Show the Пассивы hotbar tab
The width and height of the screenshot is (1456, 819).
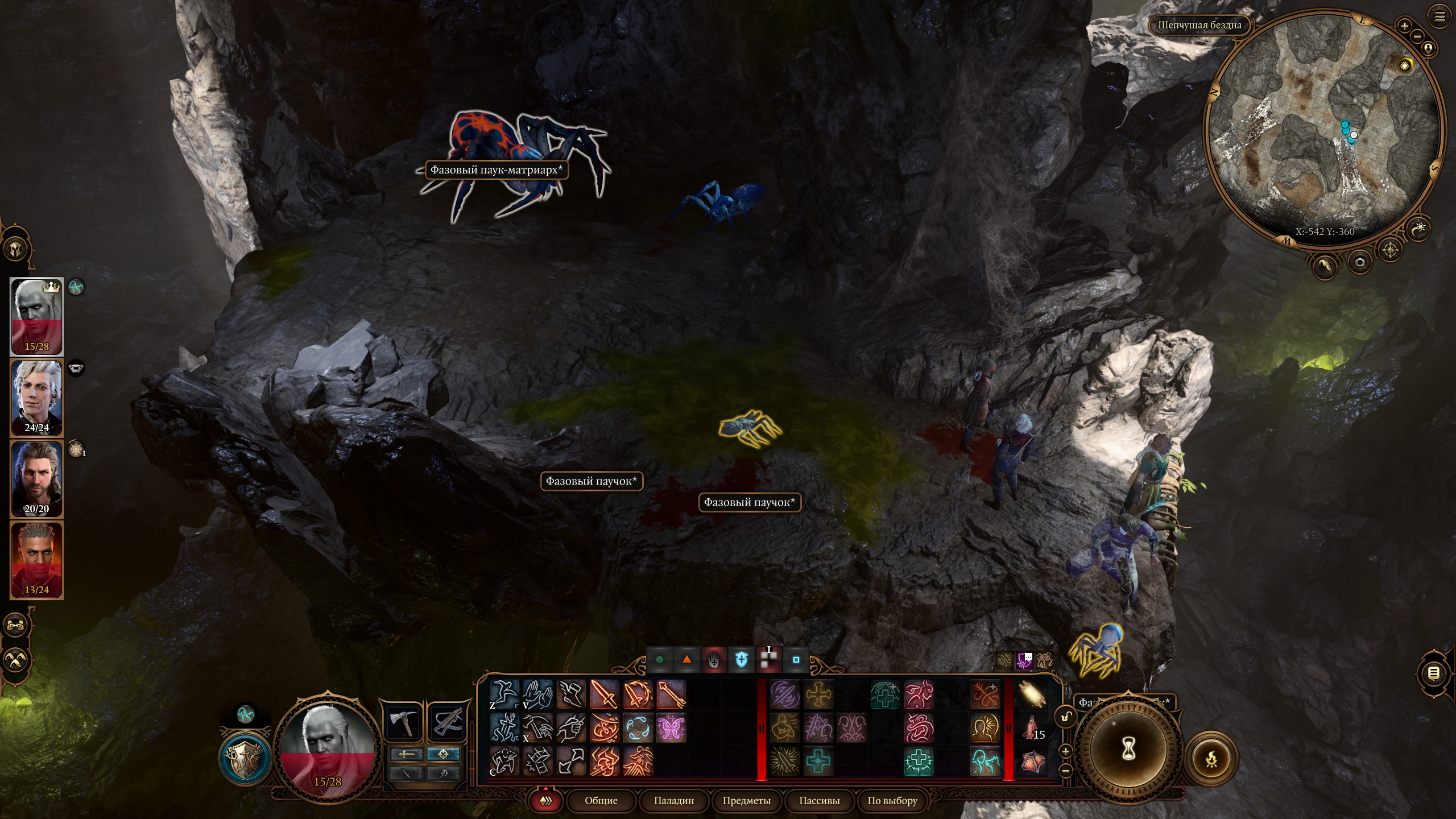point(819,800)
